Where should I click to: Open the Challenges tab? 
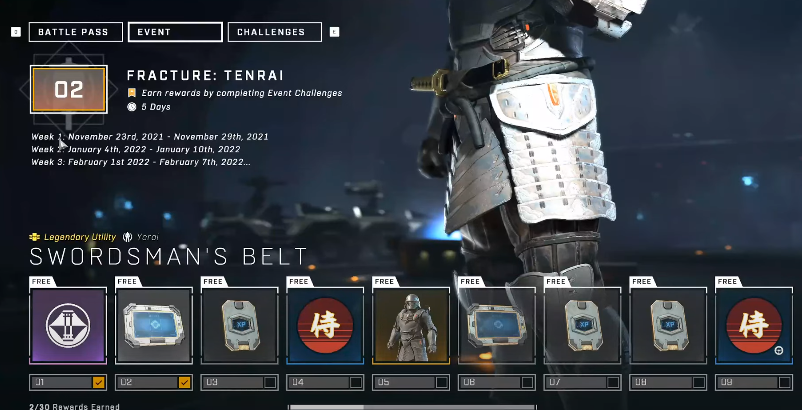coord(274,32)
